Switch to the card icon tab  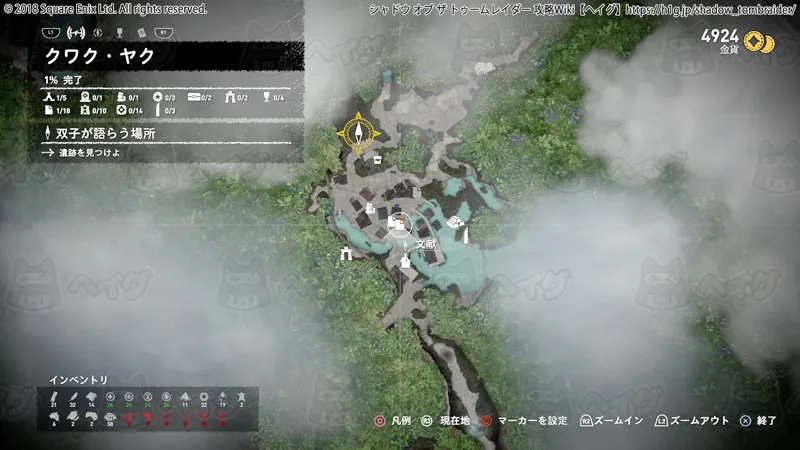tap(142, 32)
